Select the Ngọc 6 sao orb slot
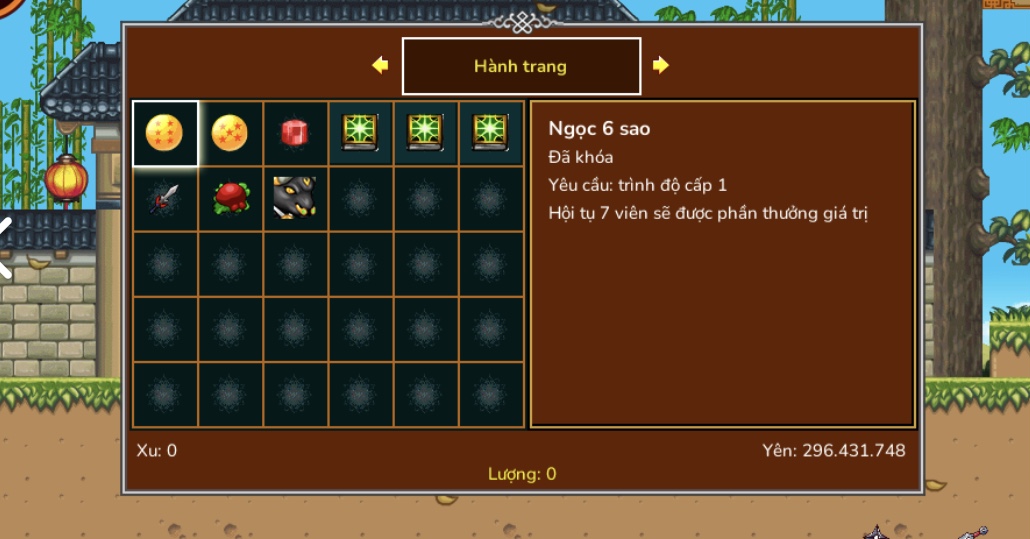Image resolution: width=1030 pixels, height=539 pixels. coord(165,133)
